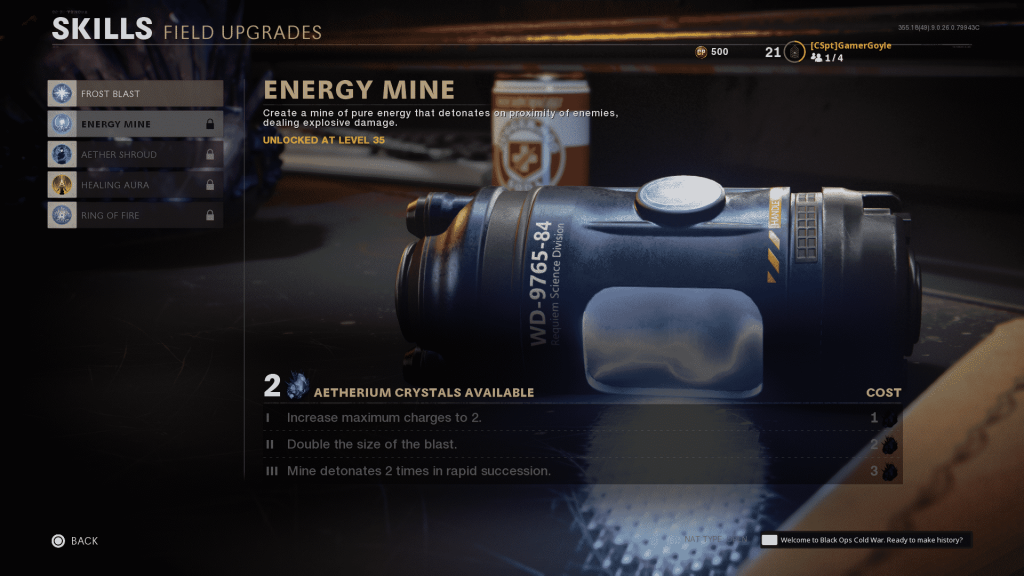Open the Aether Shroud entry
The width and height of the screenshot is (1024, 576).
pos(135,155)
